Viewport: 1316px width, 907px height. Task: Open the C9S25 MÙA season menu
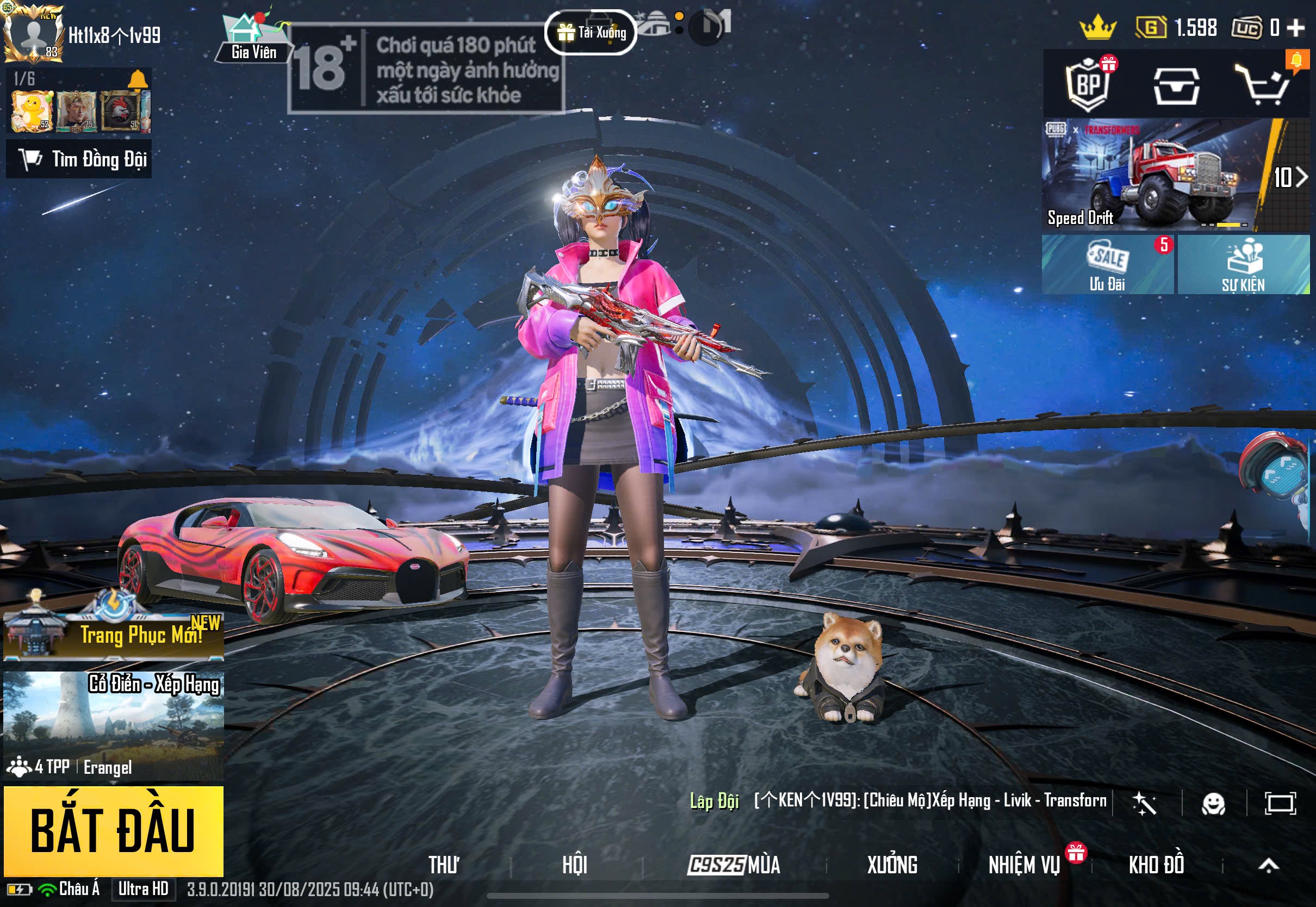[x=734, y=865]
